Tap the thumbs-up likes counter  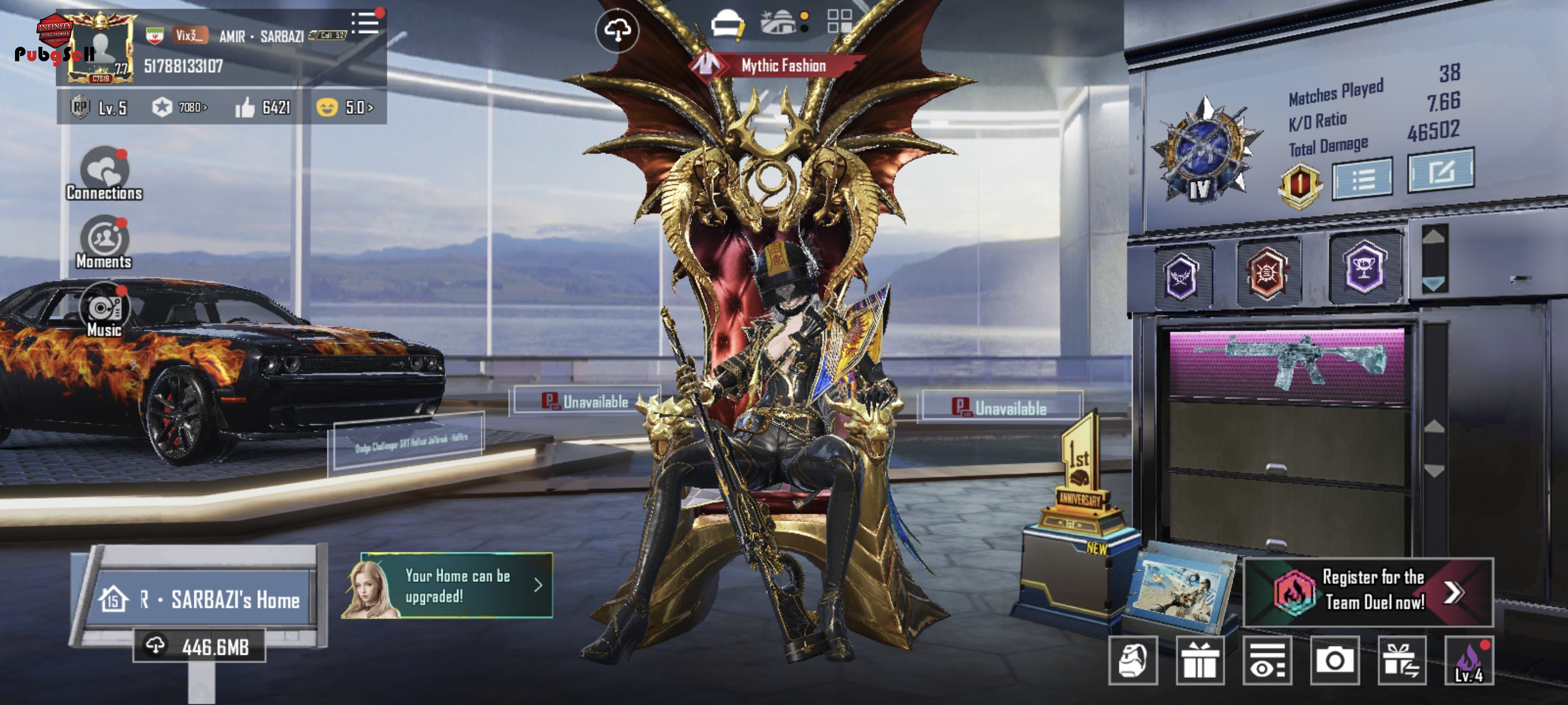pos(263,107)
